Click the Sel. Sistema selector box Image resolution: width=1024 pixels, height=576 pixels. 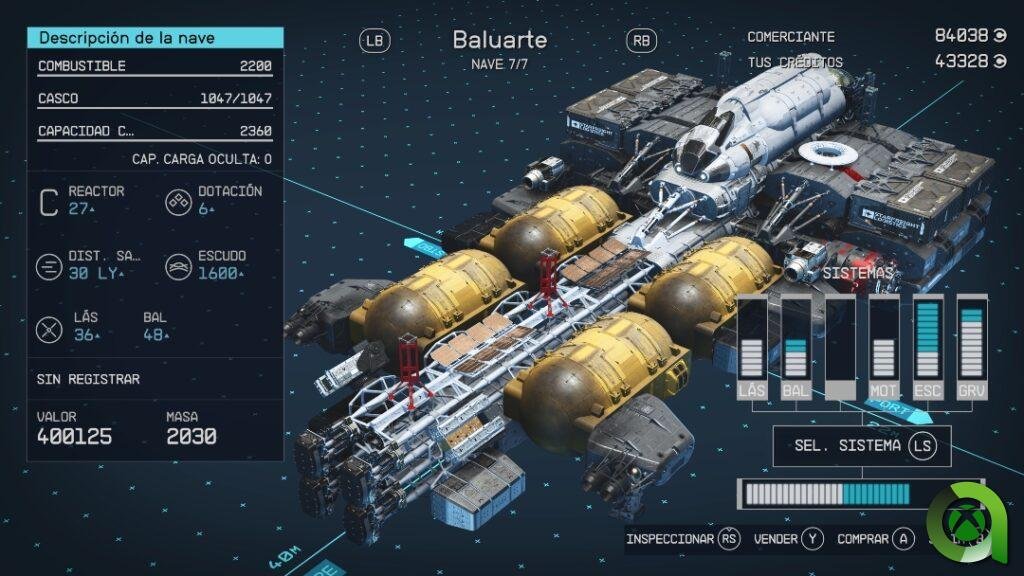(861, 446)
